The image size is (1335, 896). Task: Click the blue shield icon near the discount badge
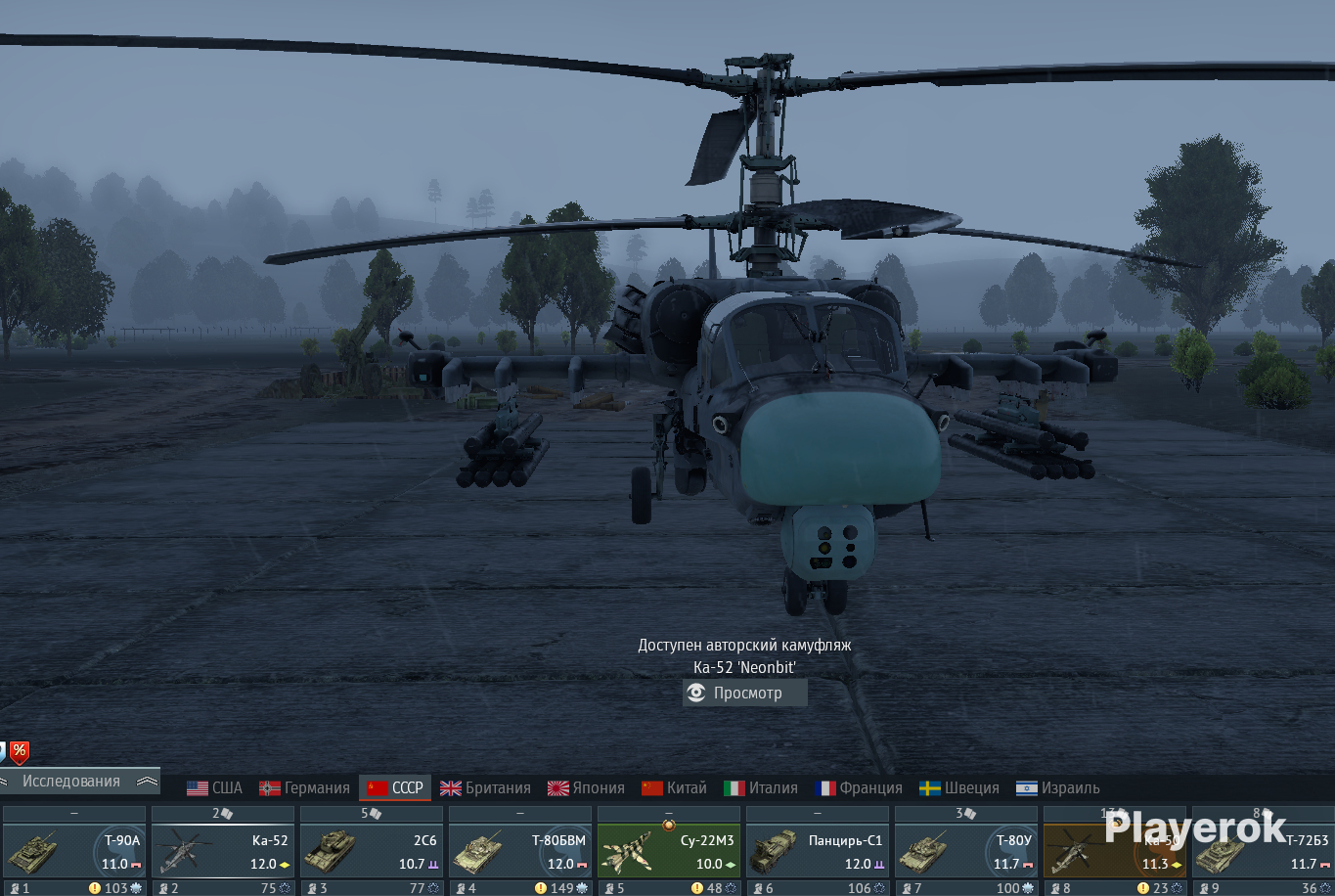3,752
